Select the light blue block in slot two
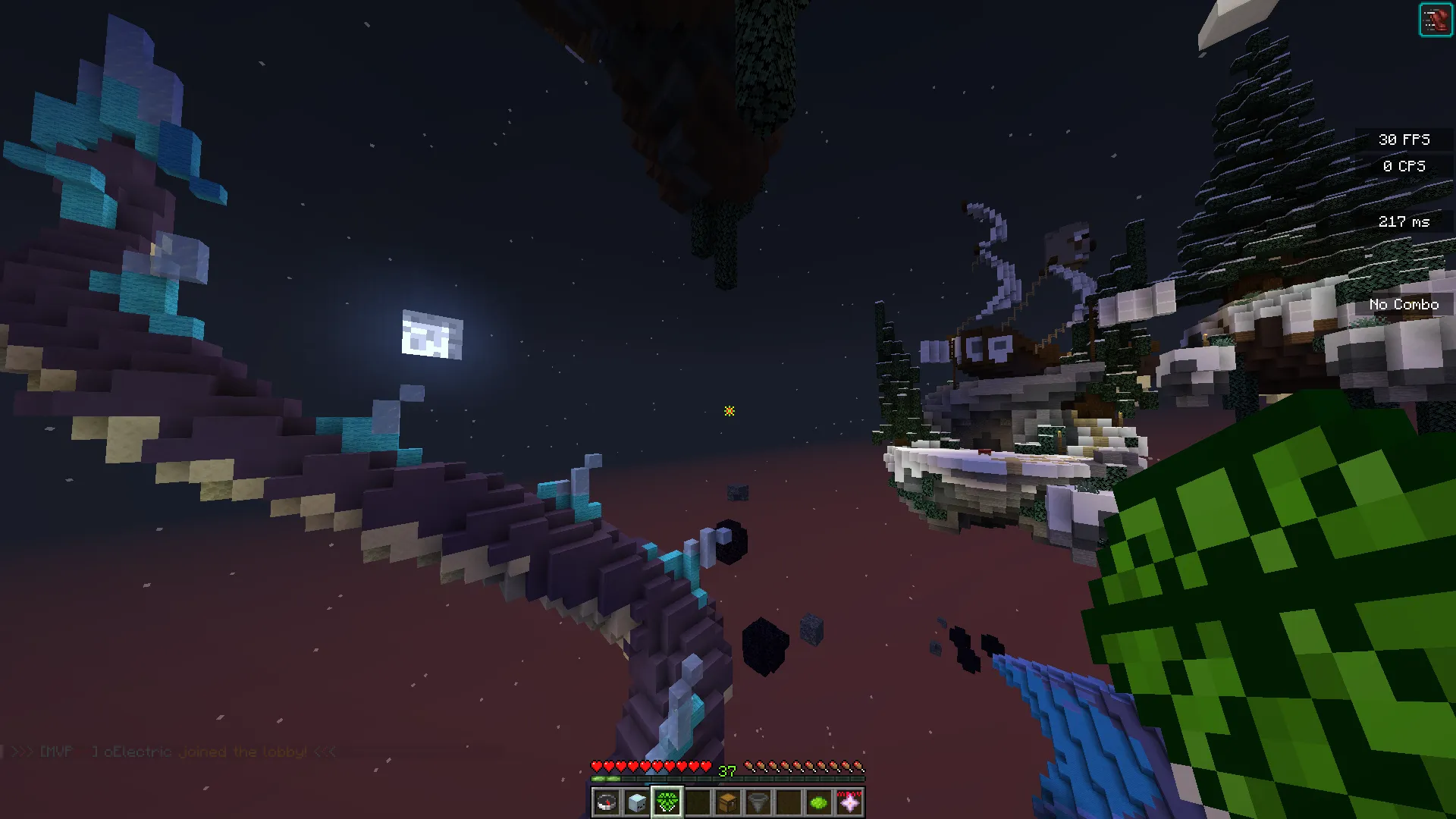The image size is (1456, 819). coord(636,802)
